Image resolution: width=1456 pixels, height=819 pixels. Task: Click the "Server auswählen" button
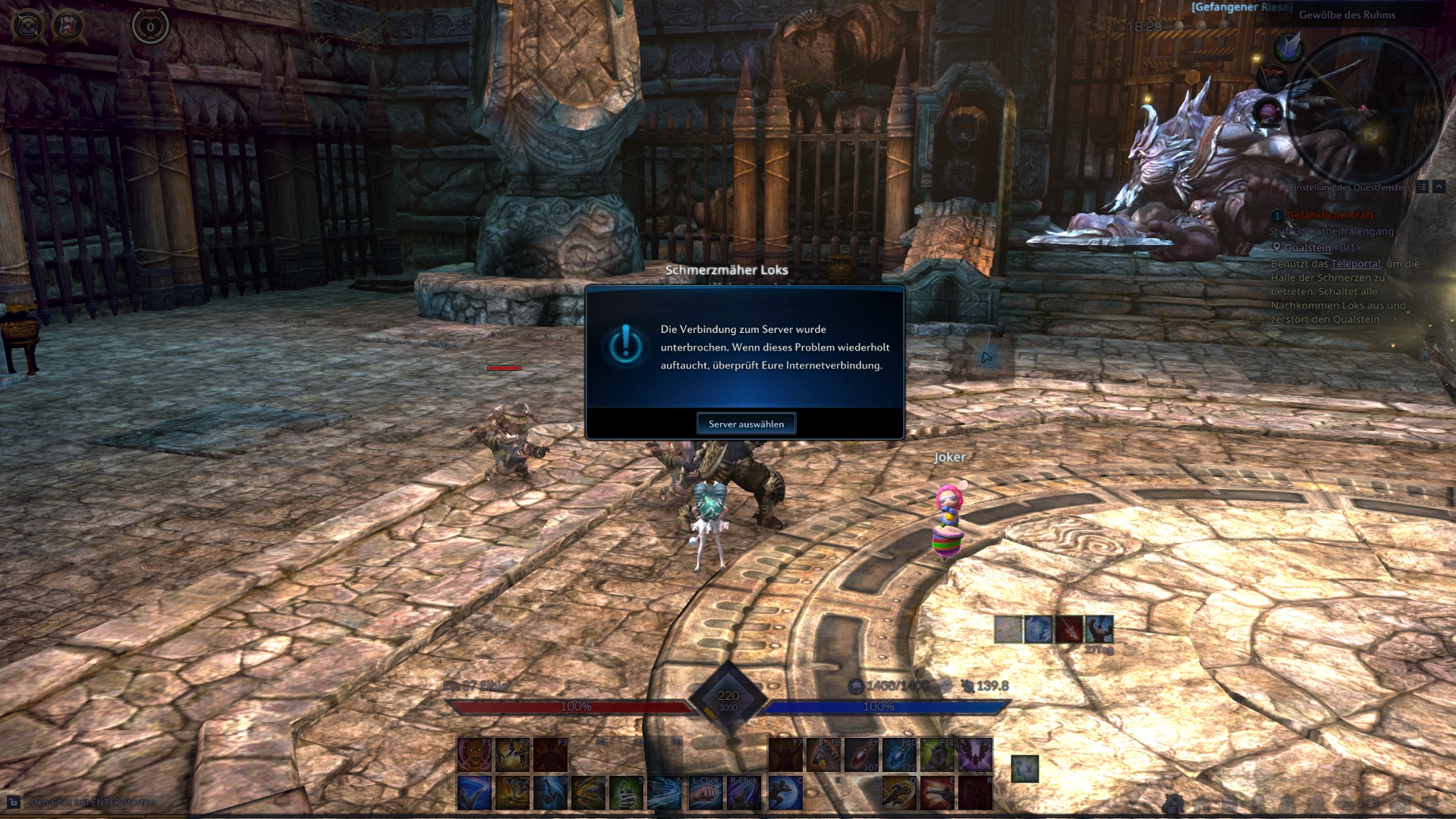746,424
